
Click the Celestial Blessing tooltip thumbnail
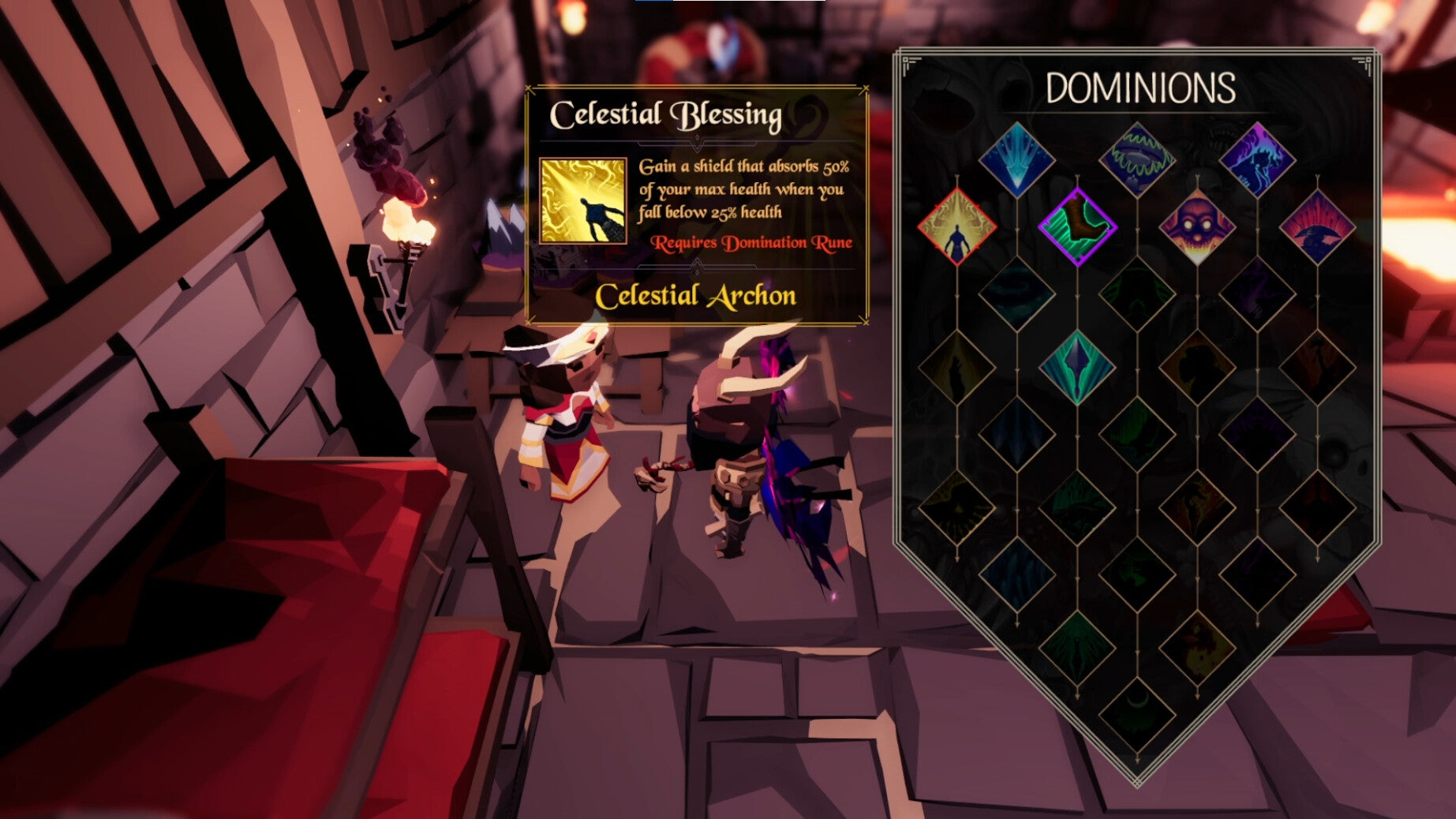point(582,201)
